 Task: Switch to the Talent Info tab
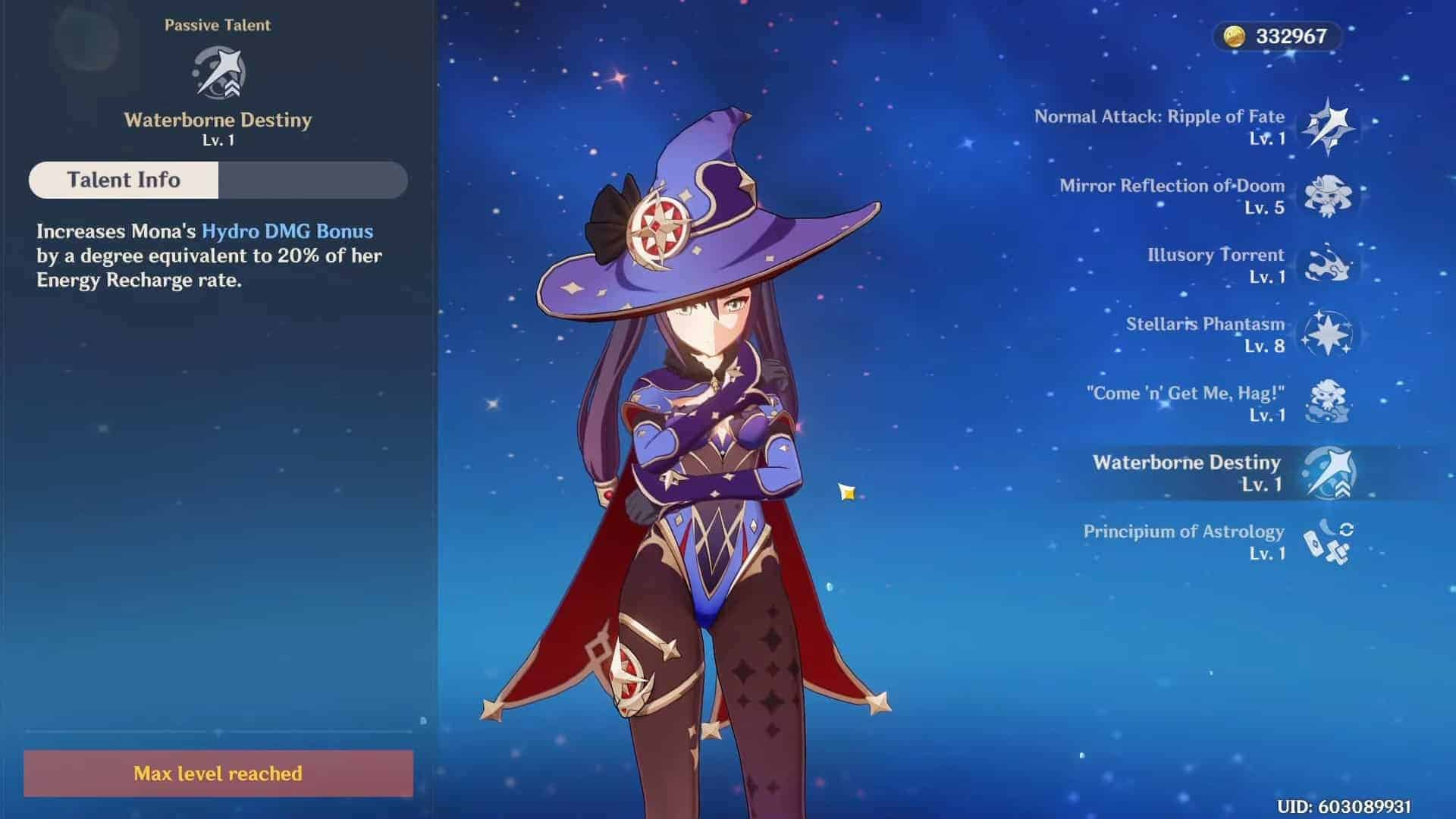pyautogui.click(x=124, y=180)
